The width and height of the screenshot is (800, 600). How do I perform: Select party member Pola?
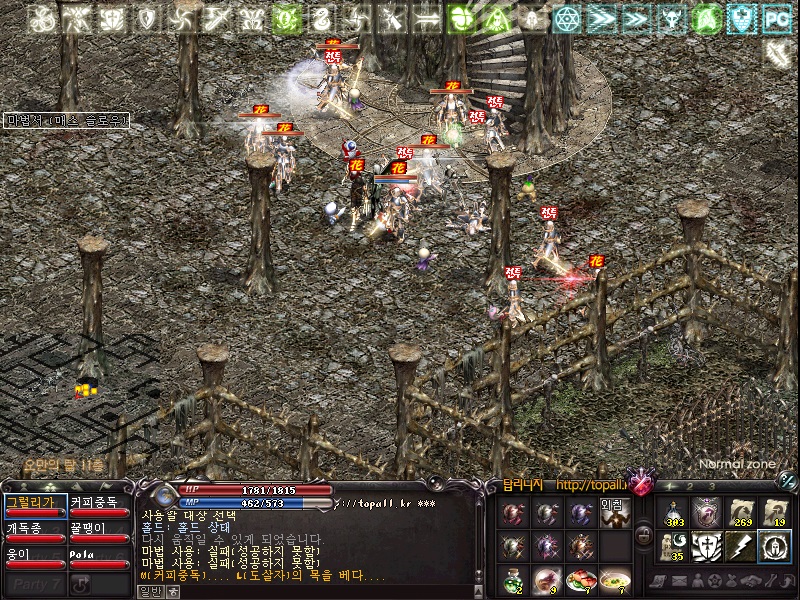[x=98, y=555]
